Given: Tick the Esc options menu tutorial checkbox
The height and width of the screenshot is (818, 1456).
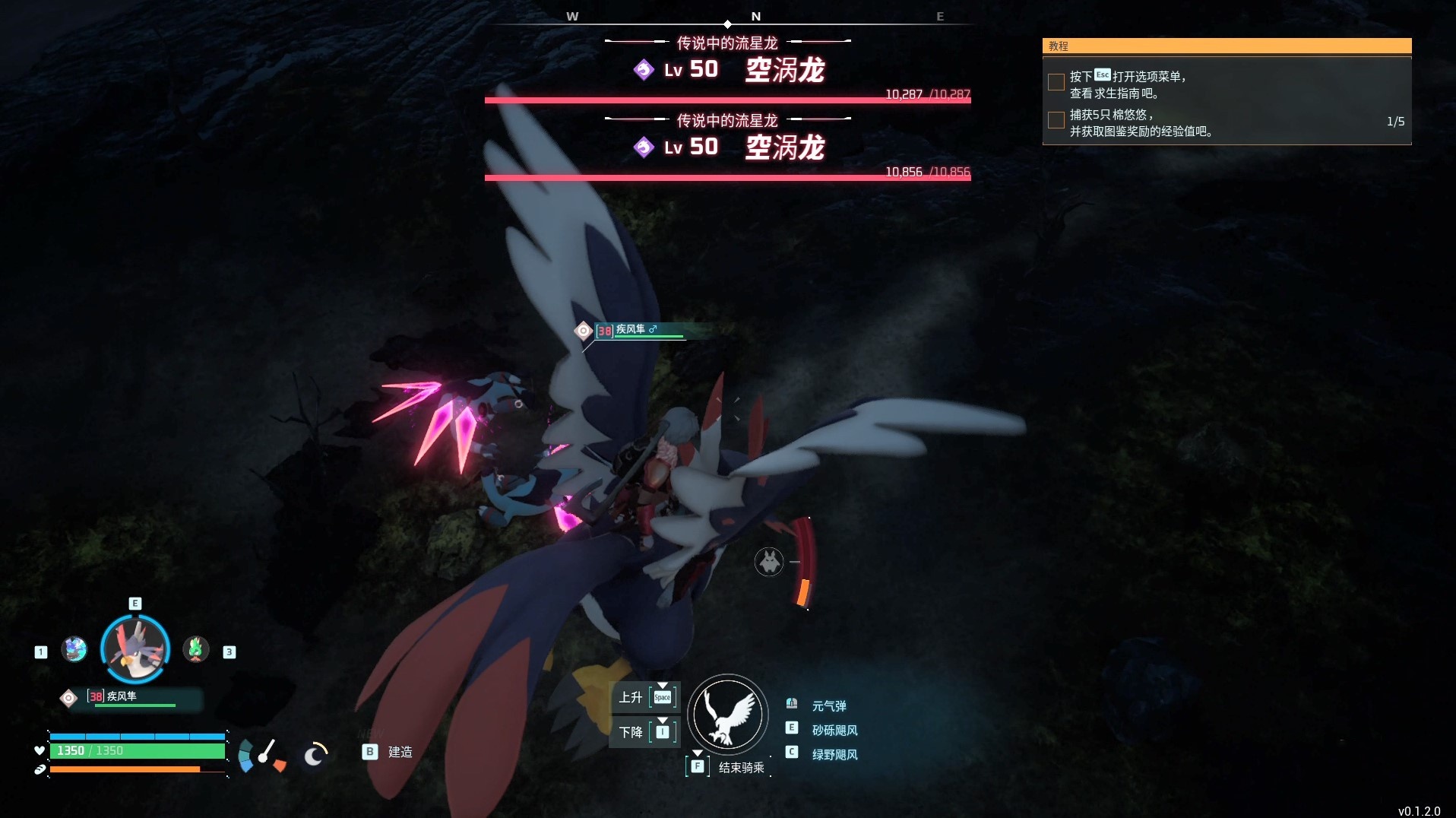Looking at the screenshot, I should click(1056, 82).
